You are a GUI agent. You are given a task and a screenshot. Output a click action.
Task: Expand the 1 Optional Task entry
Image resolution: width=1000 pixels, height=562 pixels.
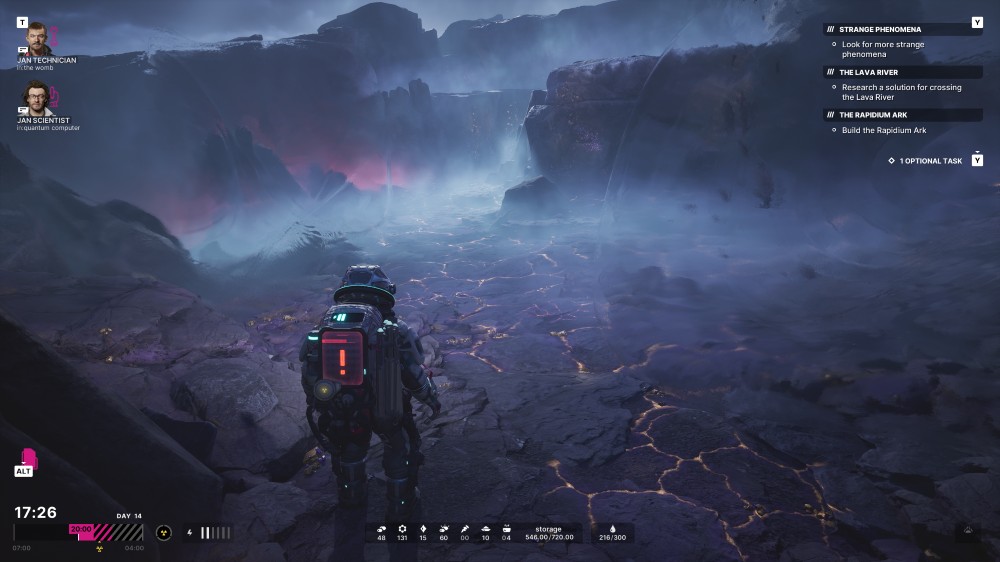coord(930,160)
